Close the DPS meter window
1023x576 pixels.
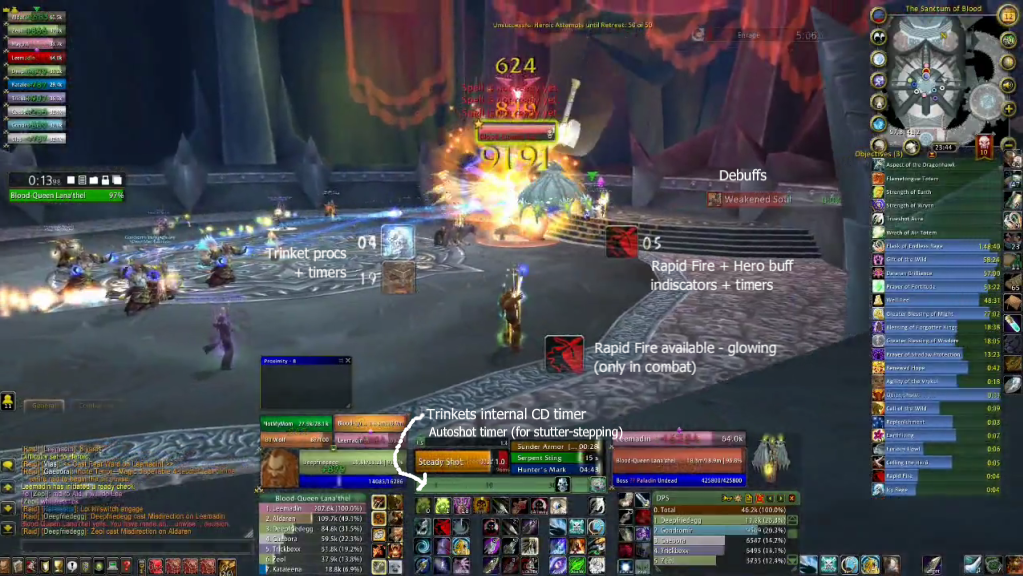793,496
